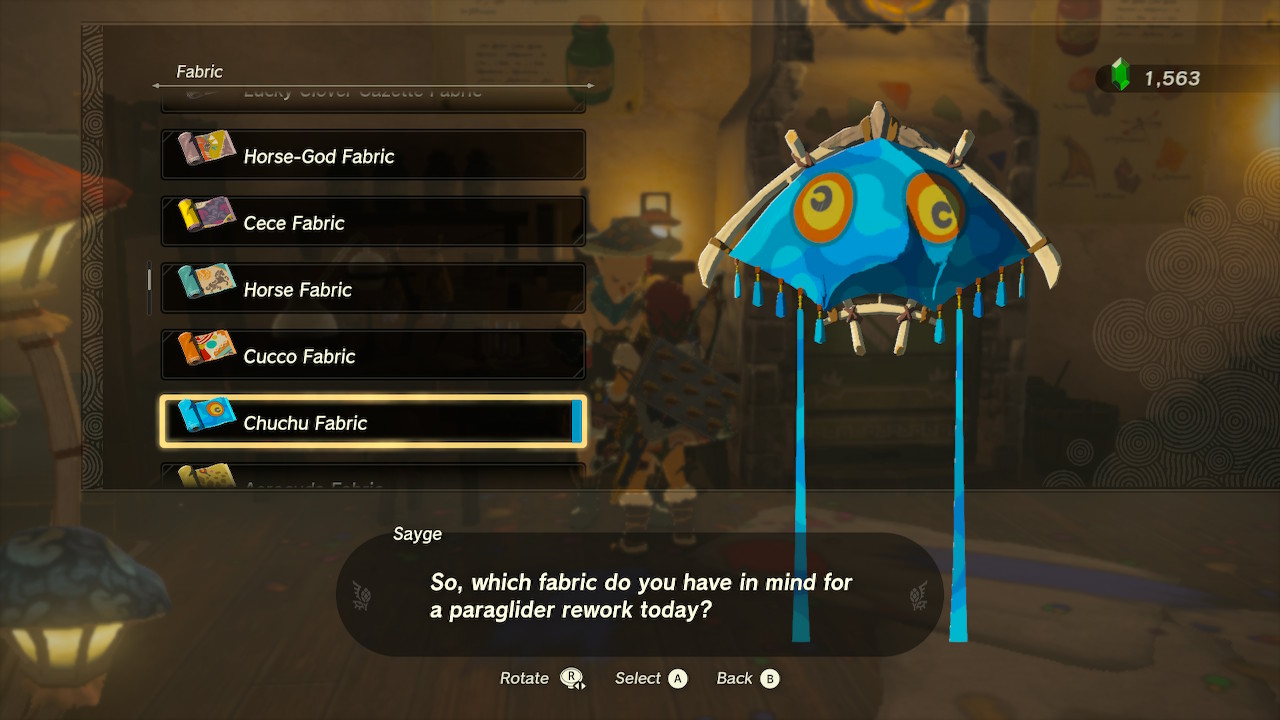Pick the Horse Fabric row

pos(373,290)
